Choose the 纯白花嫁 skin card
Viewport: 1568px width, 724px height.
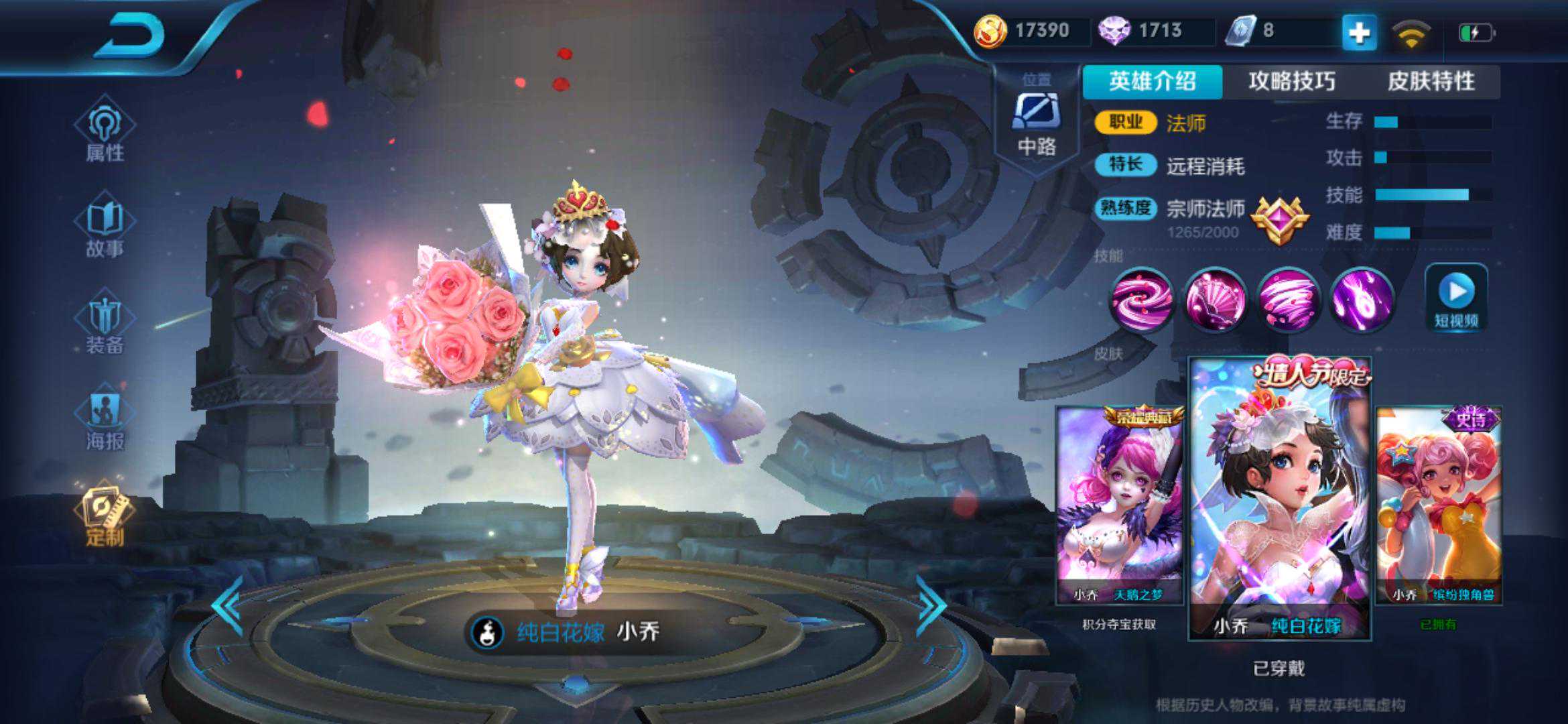1279,499
